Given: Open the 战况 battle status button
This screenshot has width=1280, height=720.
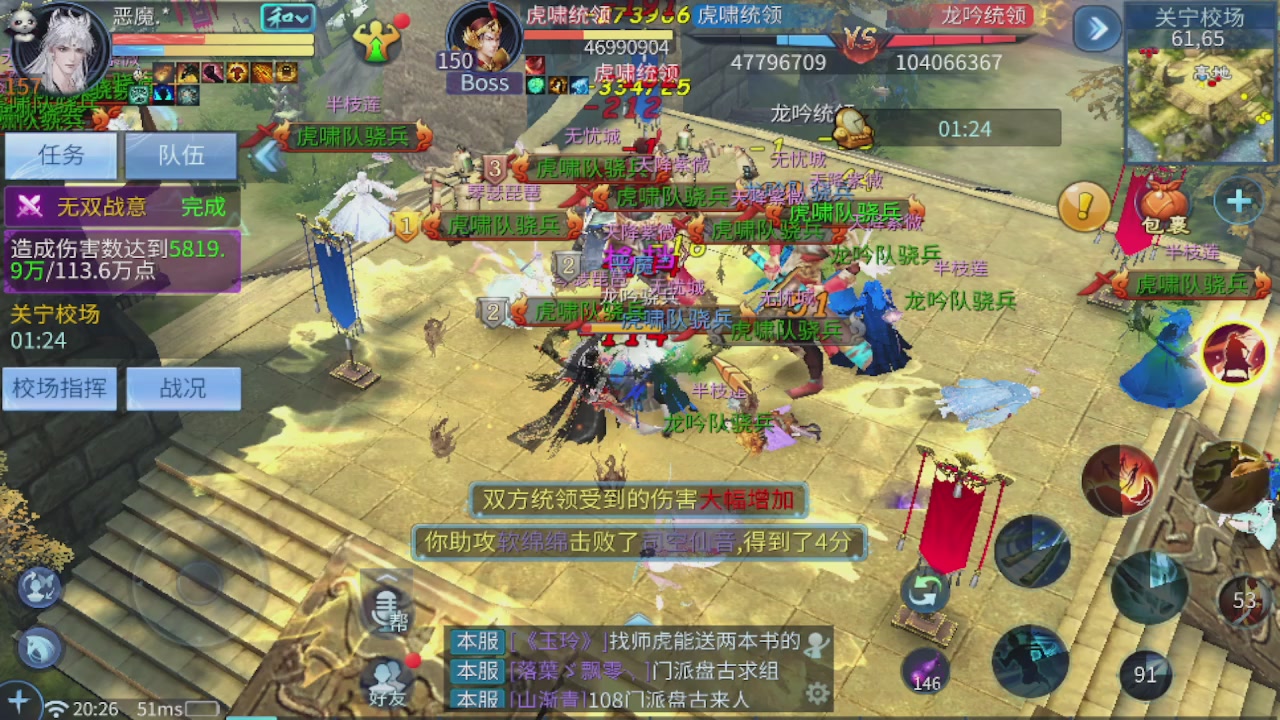Looking at the screenshot, I should pyautogui.click(x=184, y=389).
